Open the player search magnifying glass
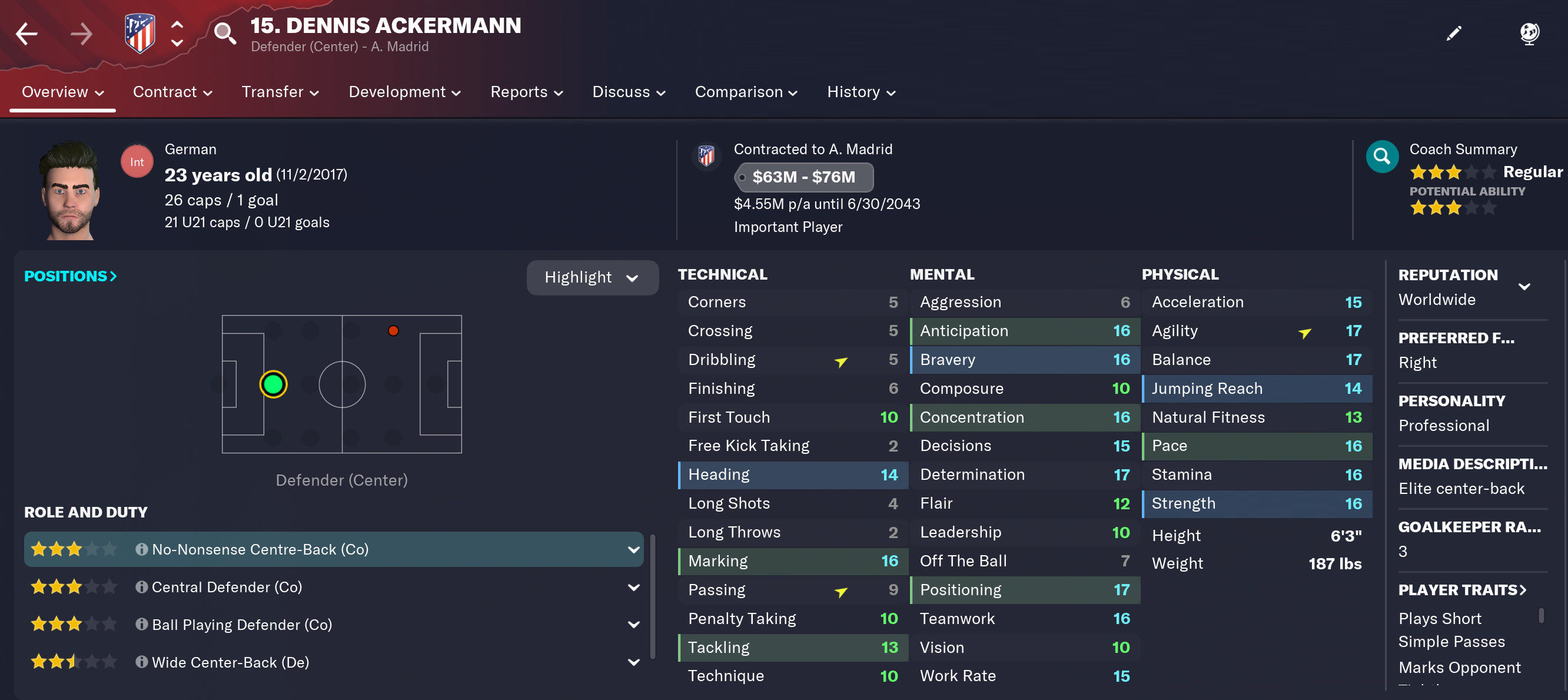The height and width of the screenshot is (700, 1568). pyautogui.click(x=225, y=34)
